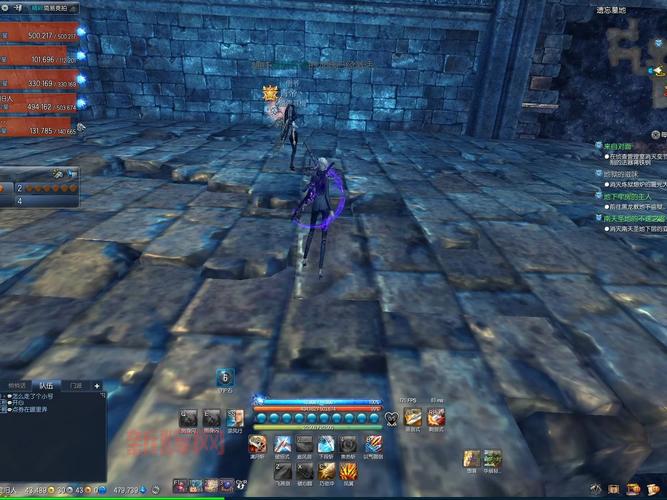Image resolution: width=667 pixels, height=500 pixels.
Task: Open the 门派 chat tab
Action: point(76,385)
